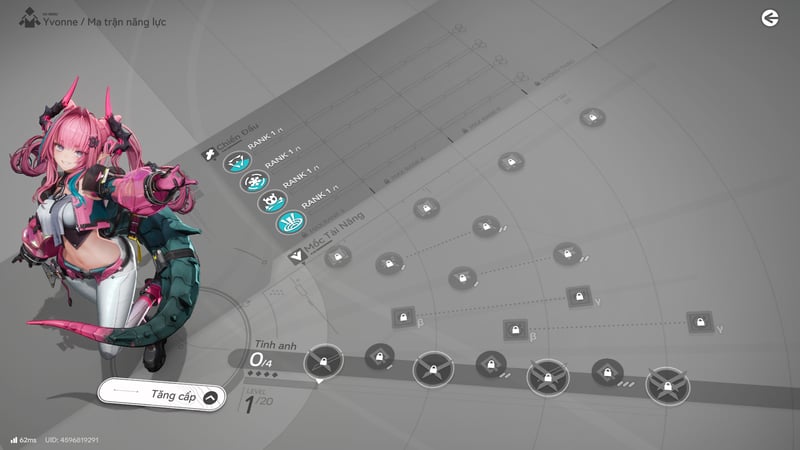The width and height of the screenshot is (800, 450).
Task: Select the locked elite node beside Tinh anh counter
Action: pos(324,360)
